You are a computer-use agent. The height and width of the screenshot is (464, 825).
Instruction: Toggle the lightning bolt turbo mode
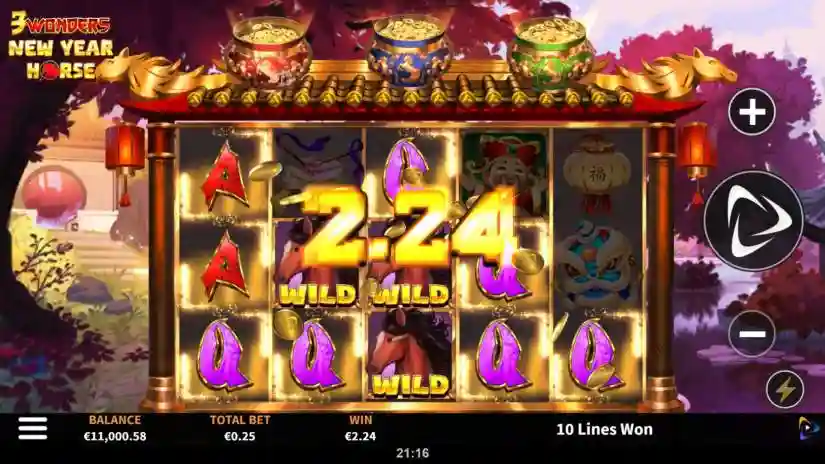tap(784, 389)
